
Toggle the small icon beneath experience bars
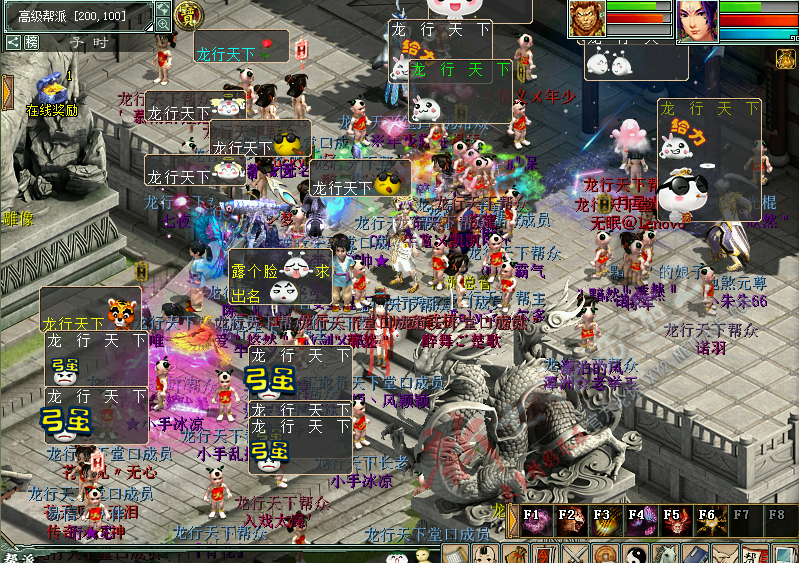point(787,58)
